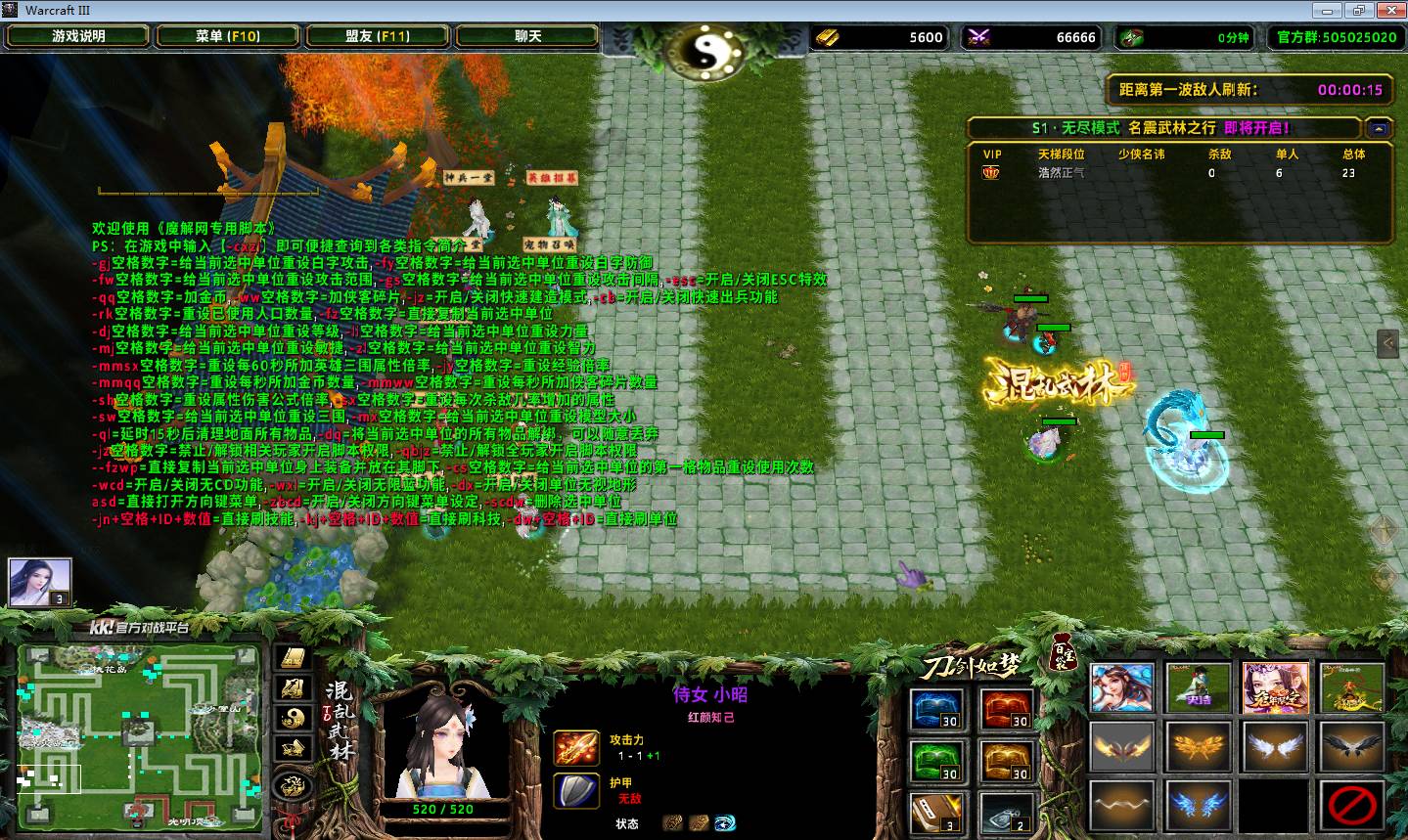This screenshot has width=1408, height=840.
Task: Open the 百宝袋 treasure bag
Action: 1063,652
